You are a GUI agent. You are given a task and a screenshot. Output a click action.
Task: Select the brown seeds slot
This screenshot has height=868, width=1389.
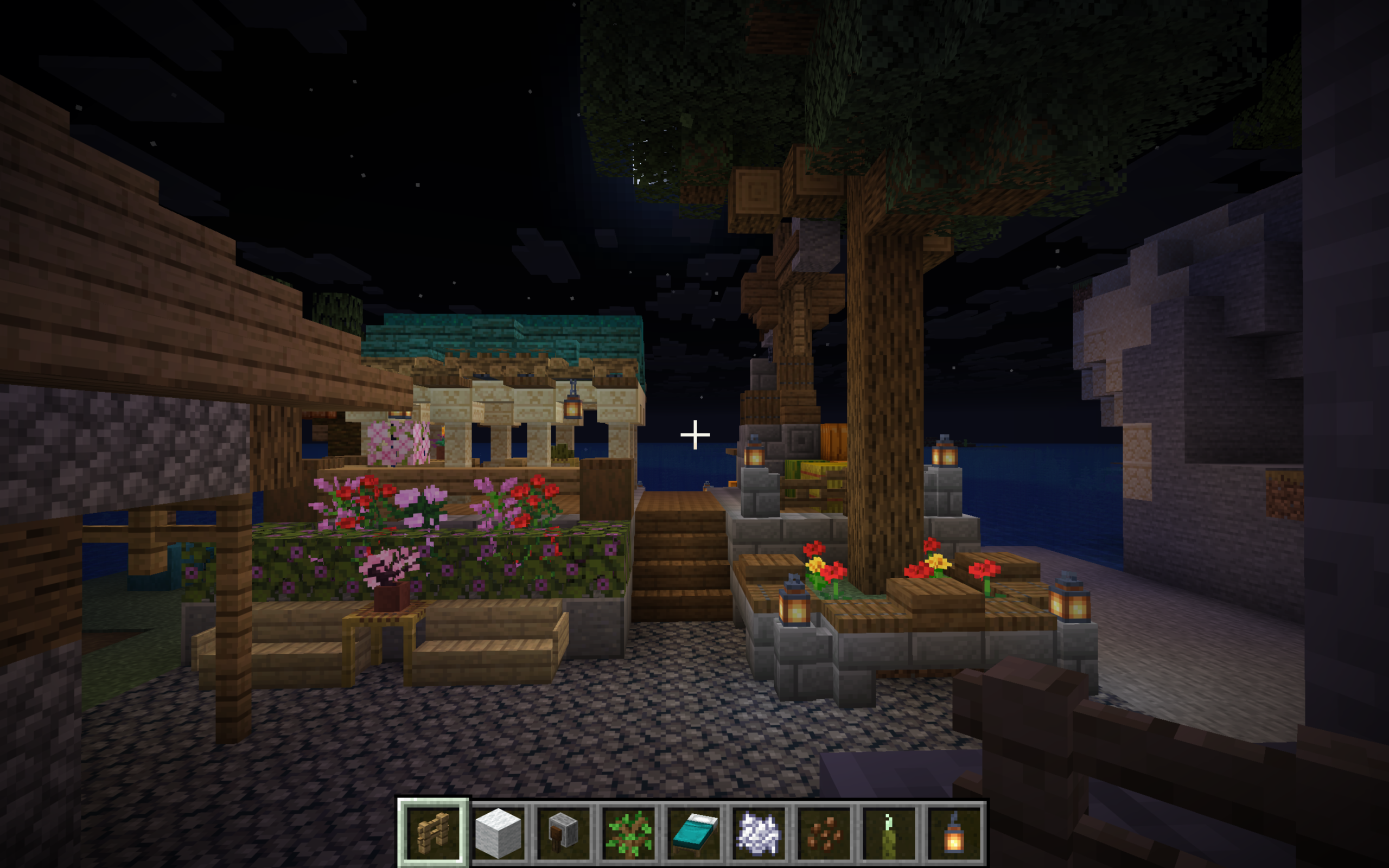(824, 832)
